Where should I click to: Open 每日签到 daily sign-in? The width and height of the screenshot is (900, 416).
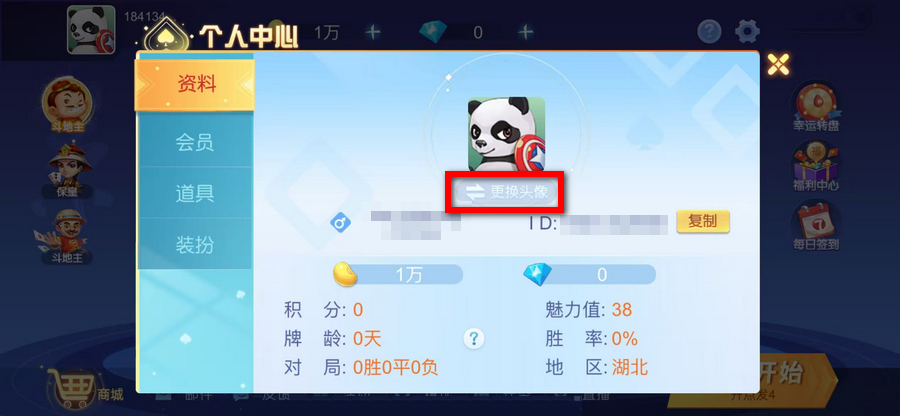point(815,226)
